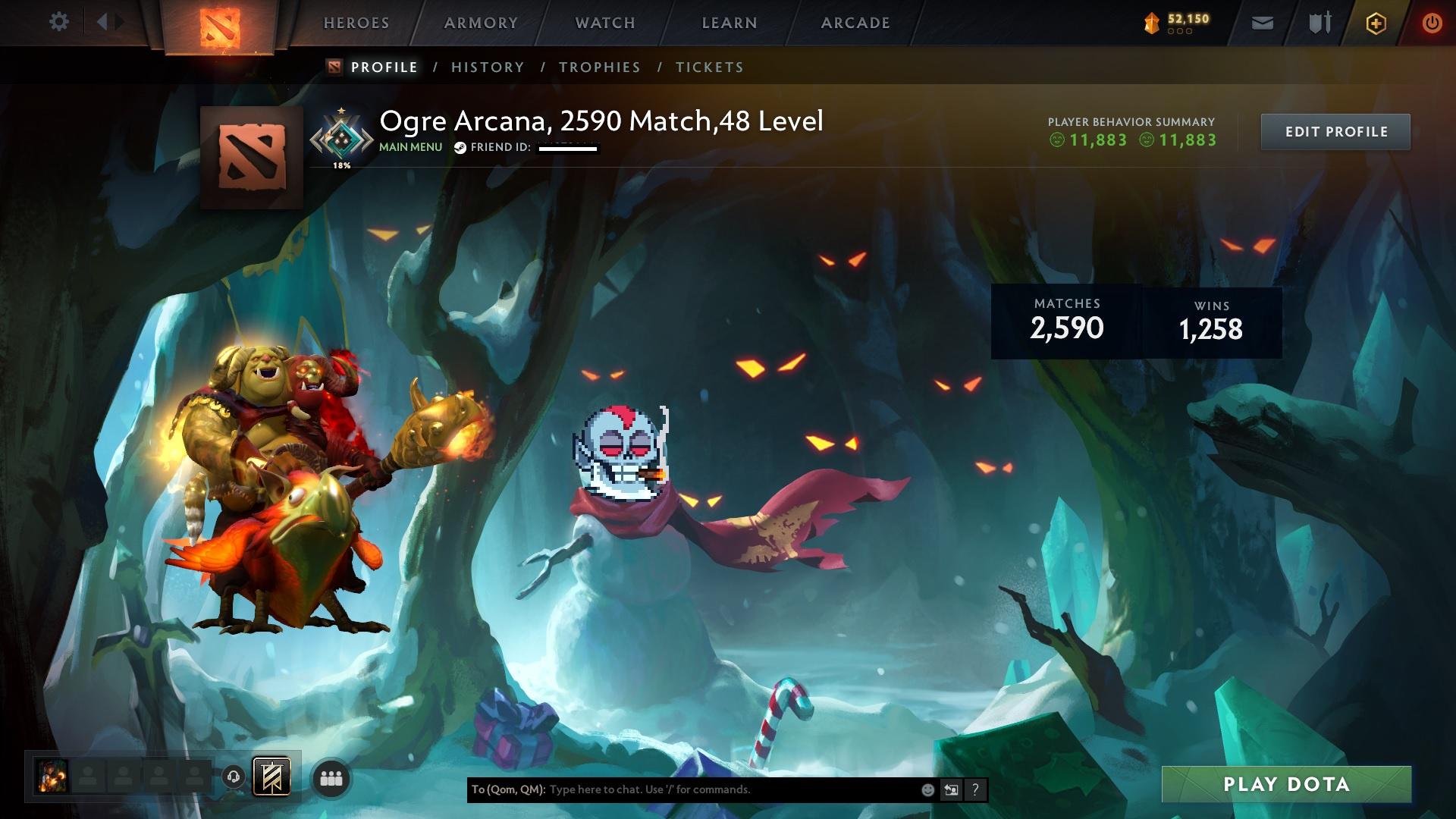Click the power/logout icon top right
Viewport: 1456px width, 819px height.
1430,23
